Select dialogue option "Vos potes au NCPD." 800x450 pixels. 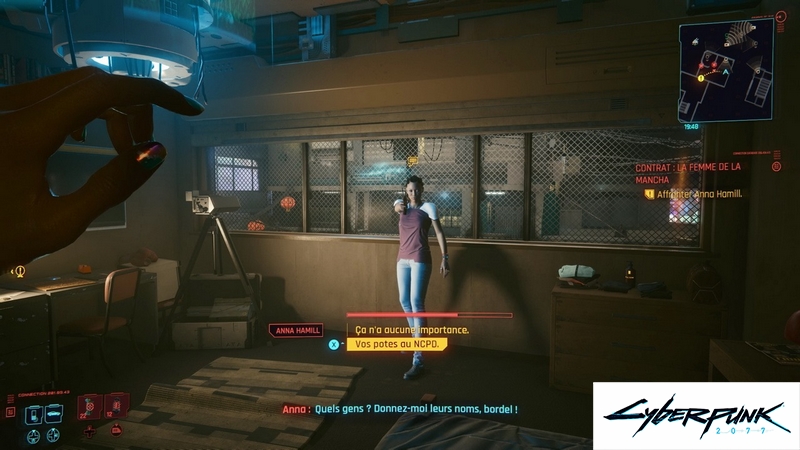[395, 344]
